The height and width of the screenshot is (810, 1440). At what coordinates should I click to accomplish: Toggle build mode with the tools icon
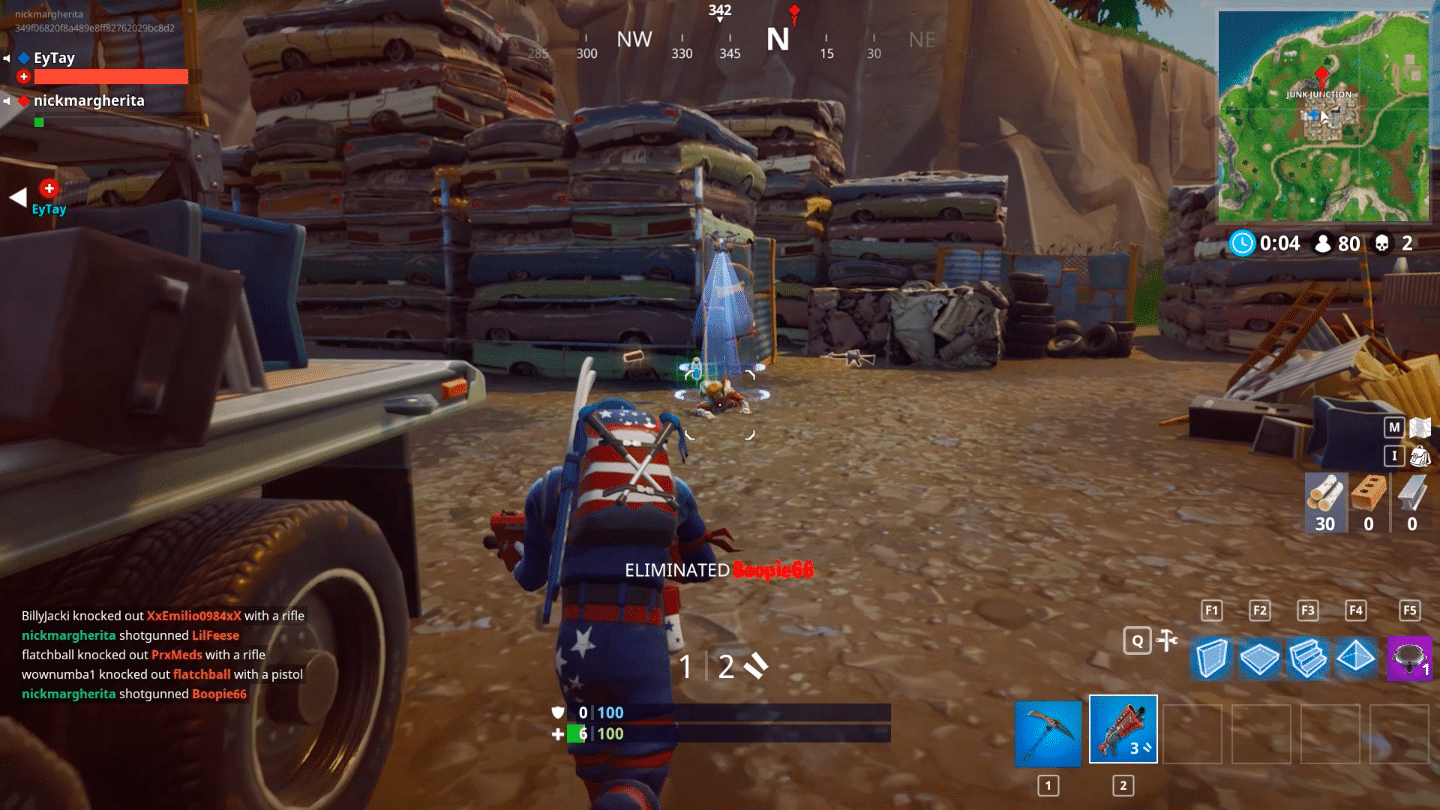(x=1165, y=641)
